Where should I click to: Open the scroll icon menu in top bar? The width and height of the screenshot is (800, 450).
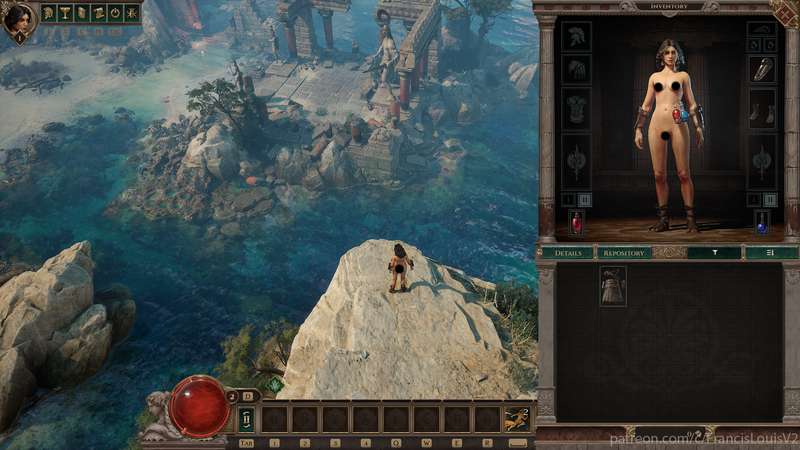[99, 14]
